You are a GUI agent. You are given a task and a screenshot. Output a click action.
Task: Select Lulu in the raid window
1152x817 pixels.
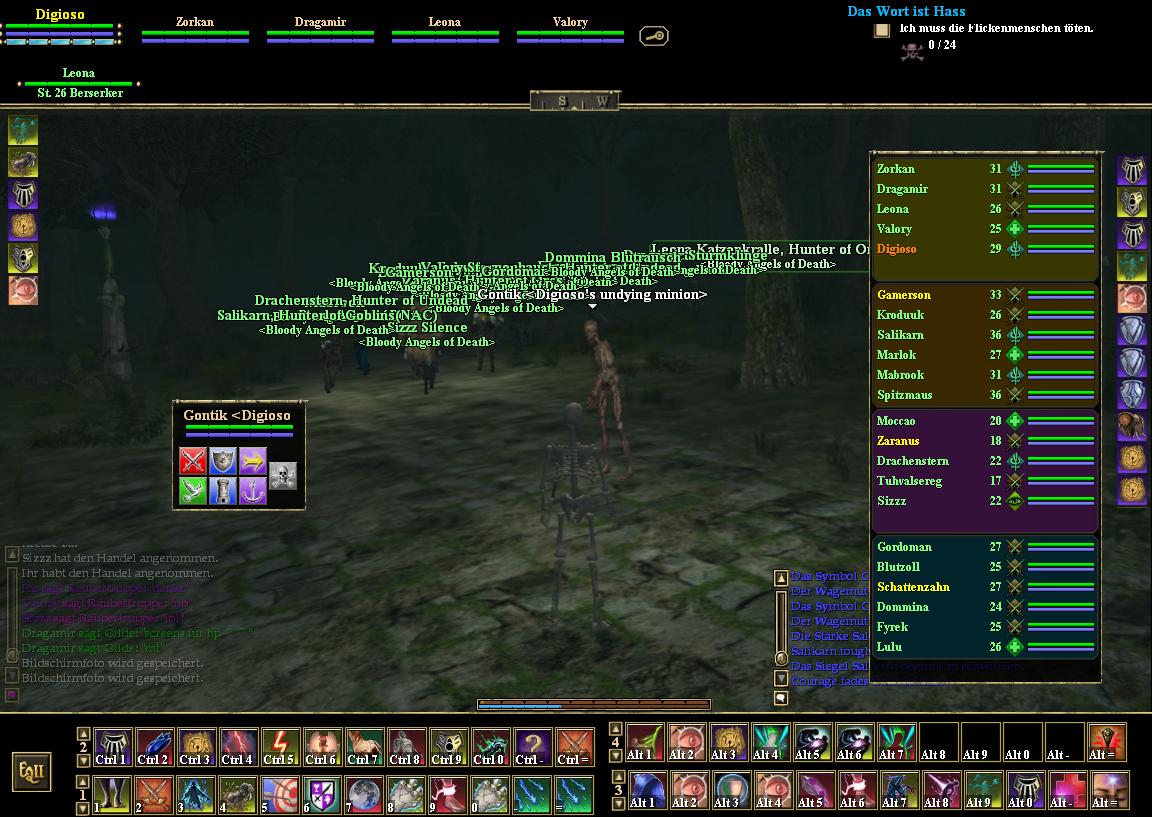[889, 647]
